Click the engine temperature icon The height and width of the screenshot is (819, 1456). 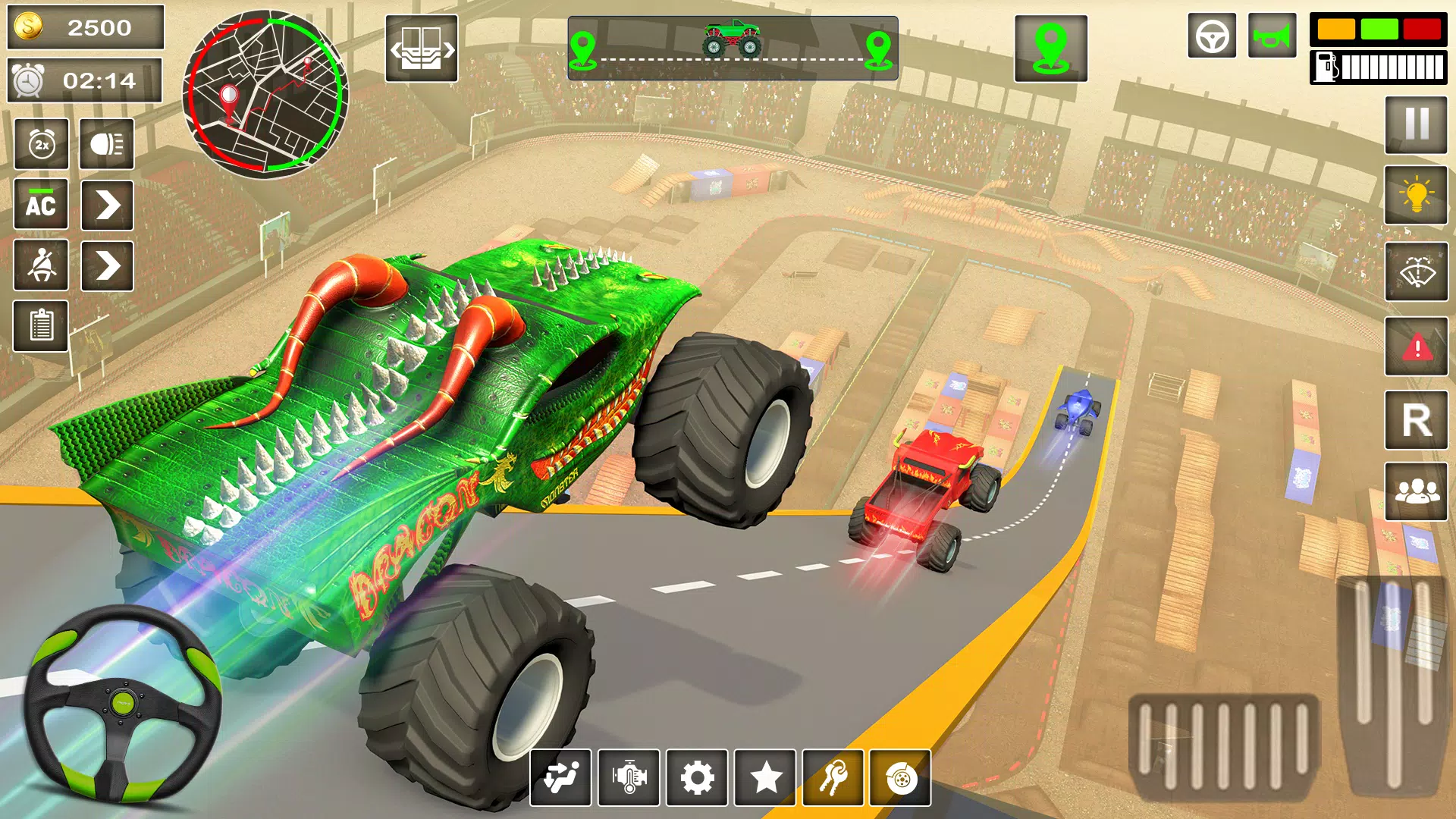click(x=629, y=778)
